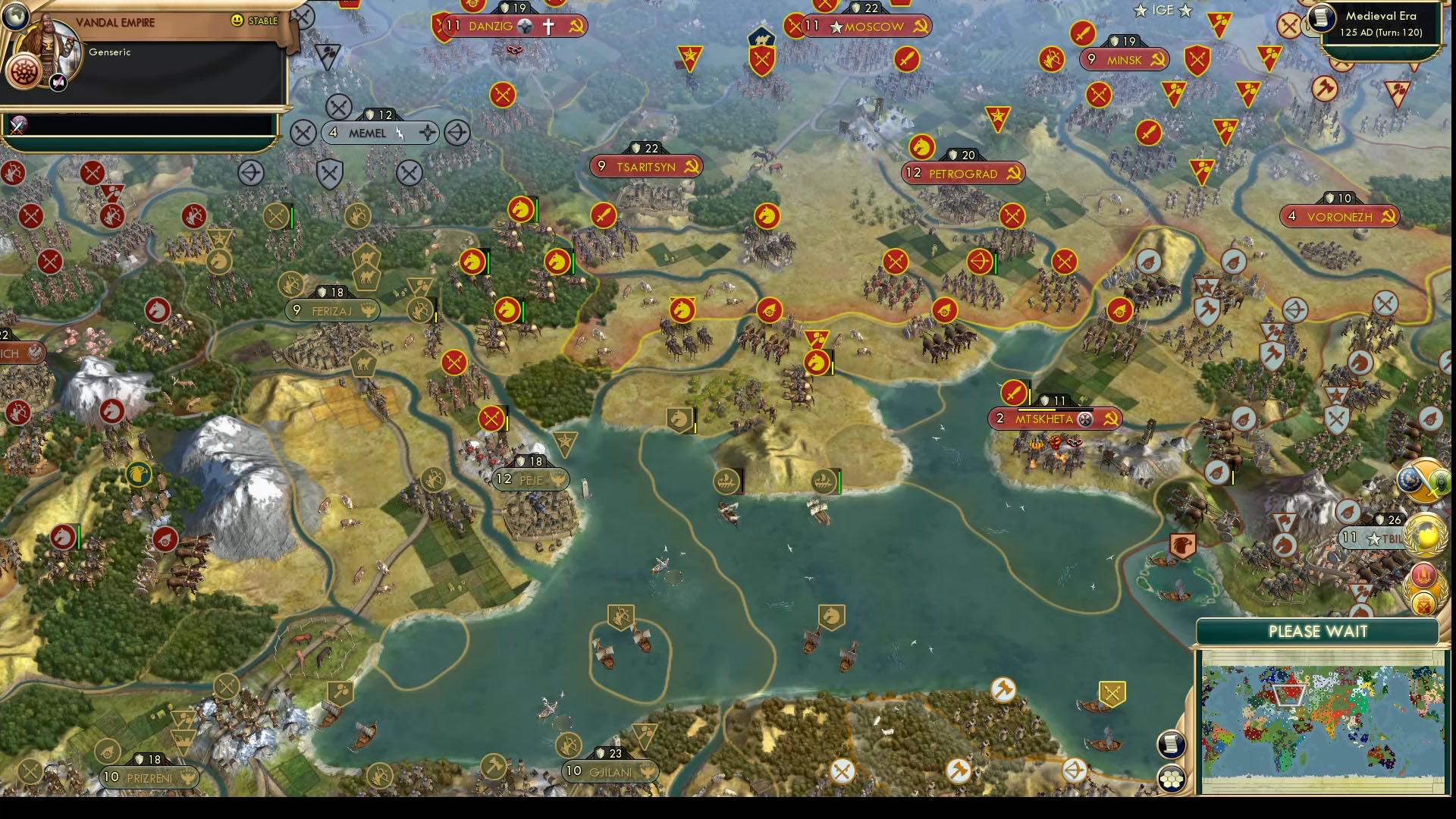Click the PLEASE WAIT banner

[1317, 630]
